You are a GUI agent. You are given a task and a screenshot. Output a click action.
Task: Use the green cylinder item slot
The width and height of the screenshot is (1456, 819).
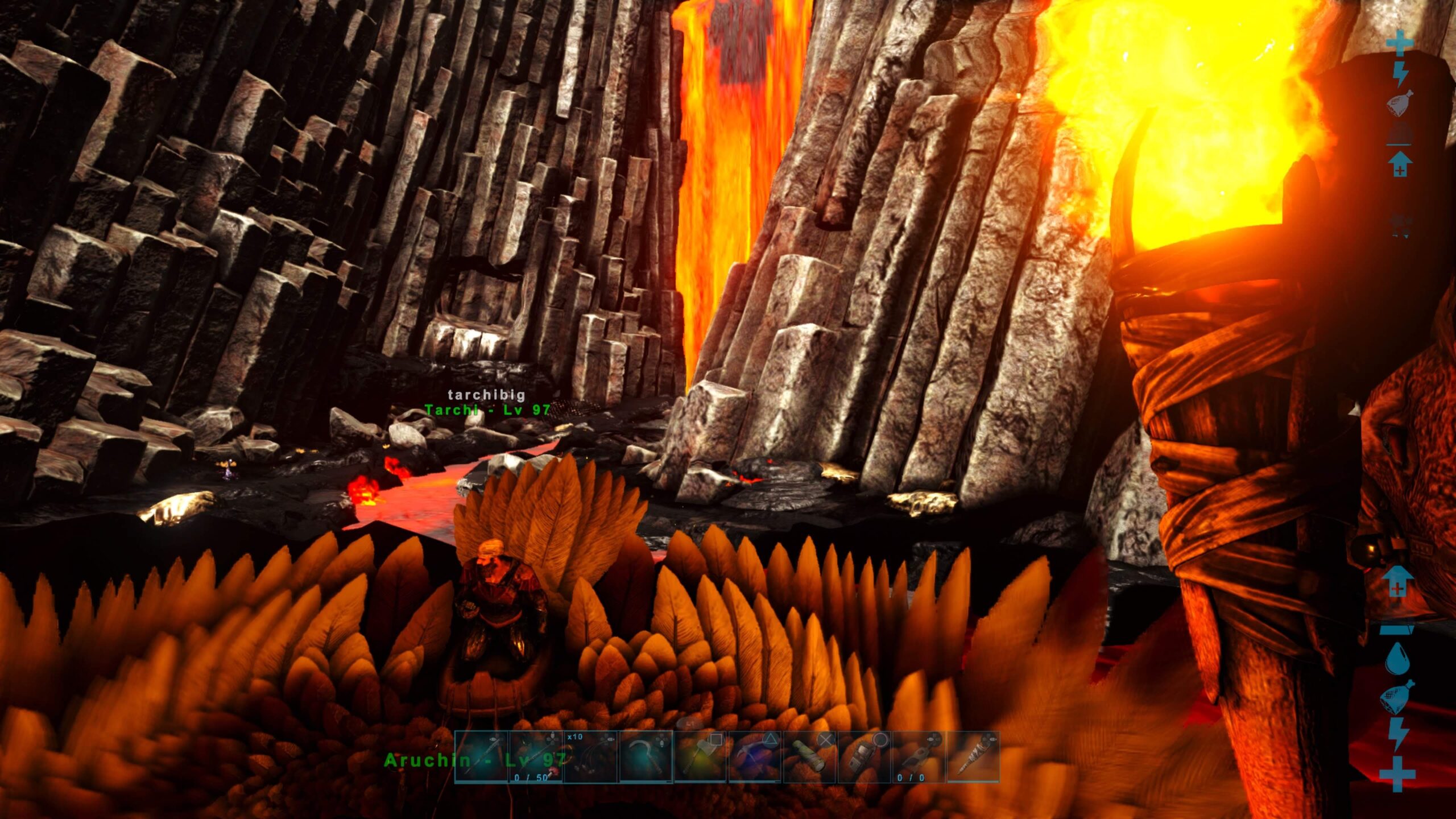point(809,756)
